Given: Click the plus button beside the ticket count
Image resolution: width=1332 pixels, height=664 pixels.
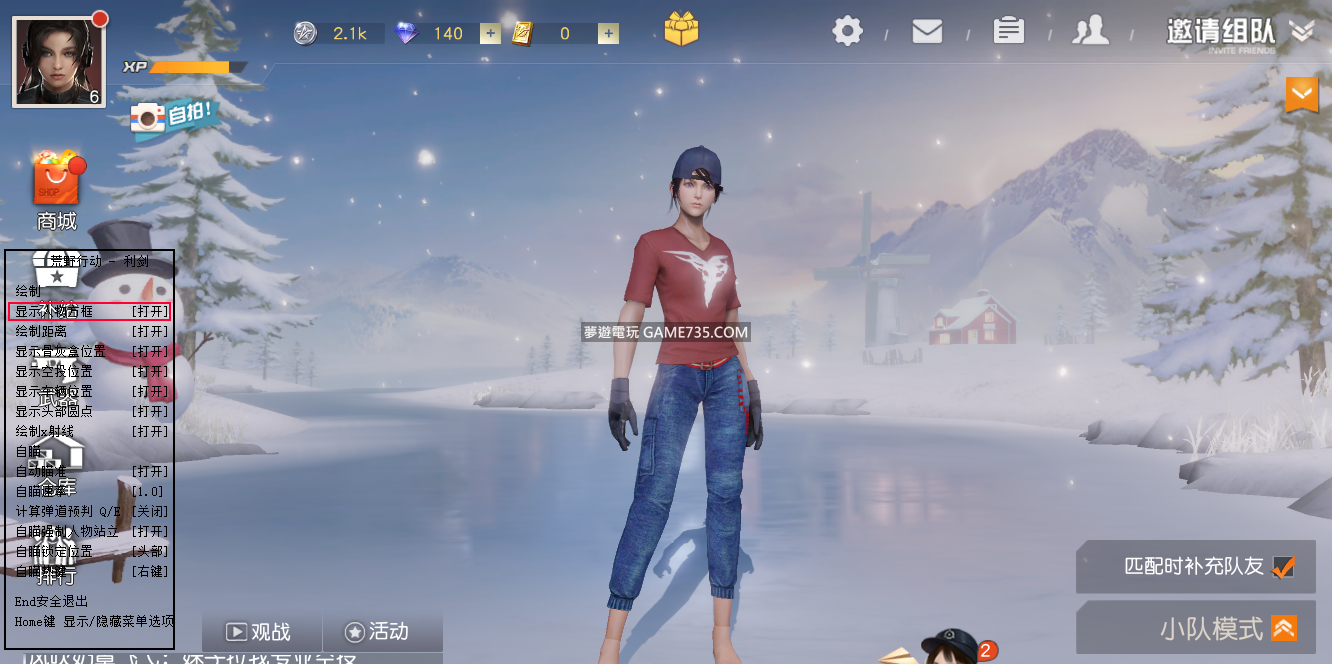Looking at the screenshot, I should pos(608,33).
